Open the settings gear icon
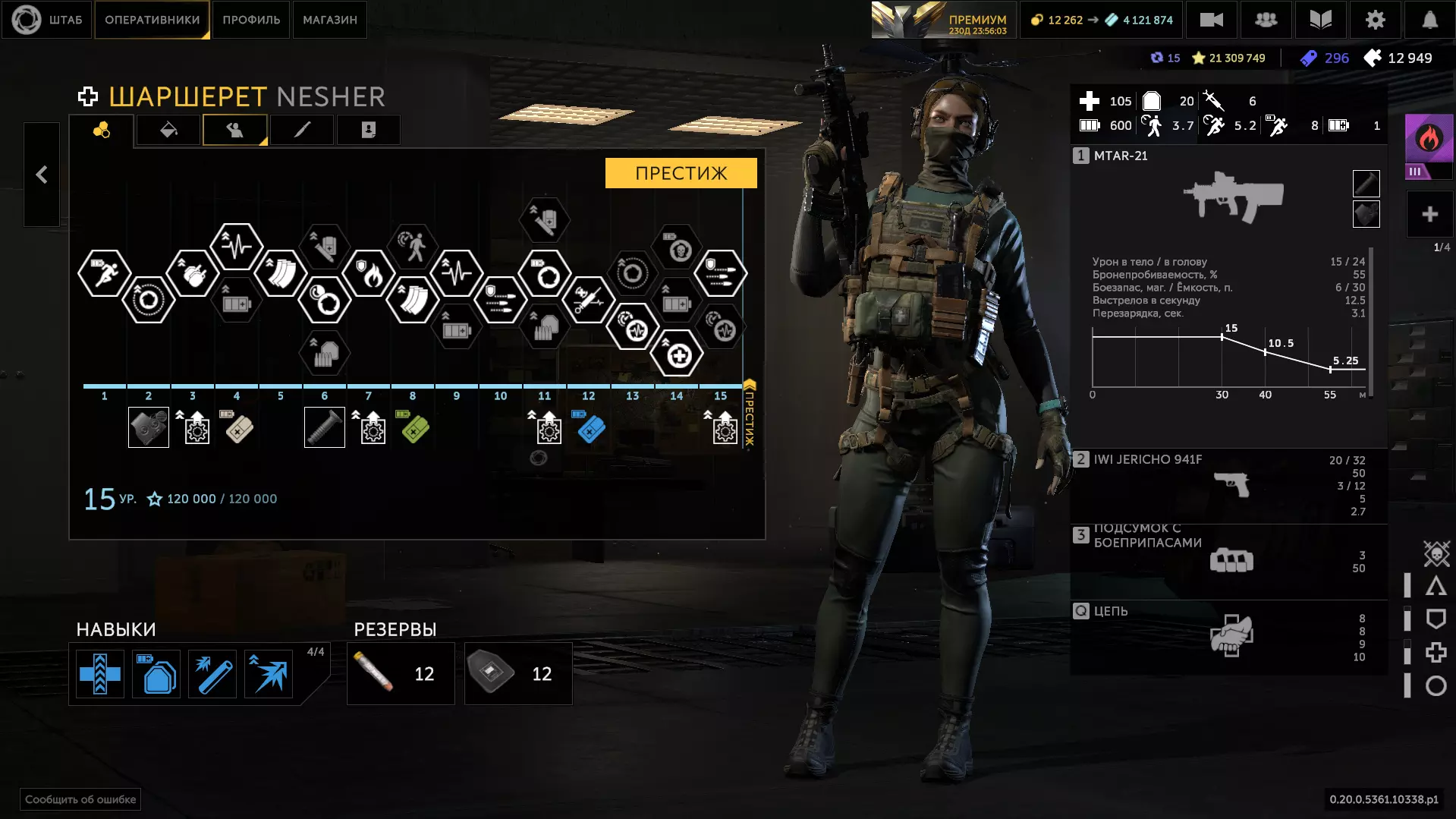The image size is (1456, 819). [1375, 20]
